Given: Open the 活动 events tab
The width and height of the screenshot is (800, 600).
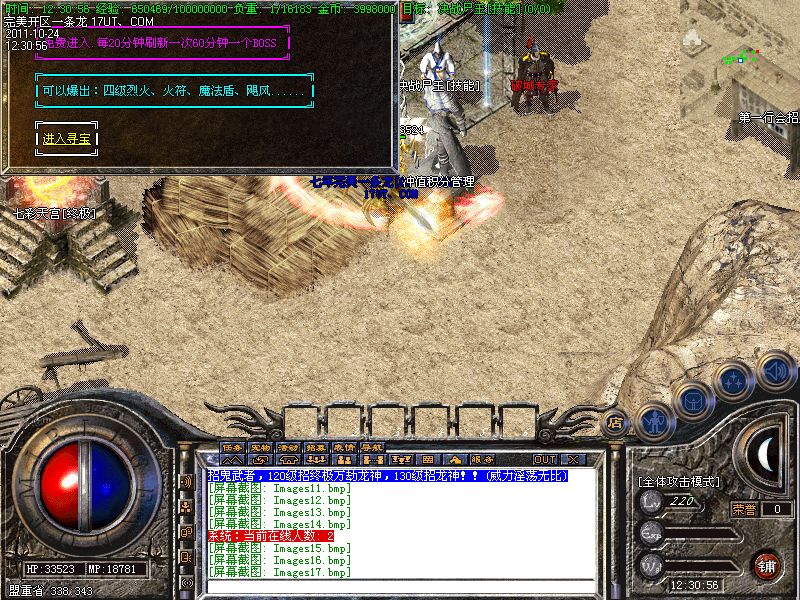Looking at the screenshot, I should pos(289,446).
